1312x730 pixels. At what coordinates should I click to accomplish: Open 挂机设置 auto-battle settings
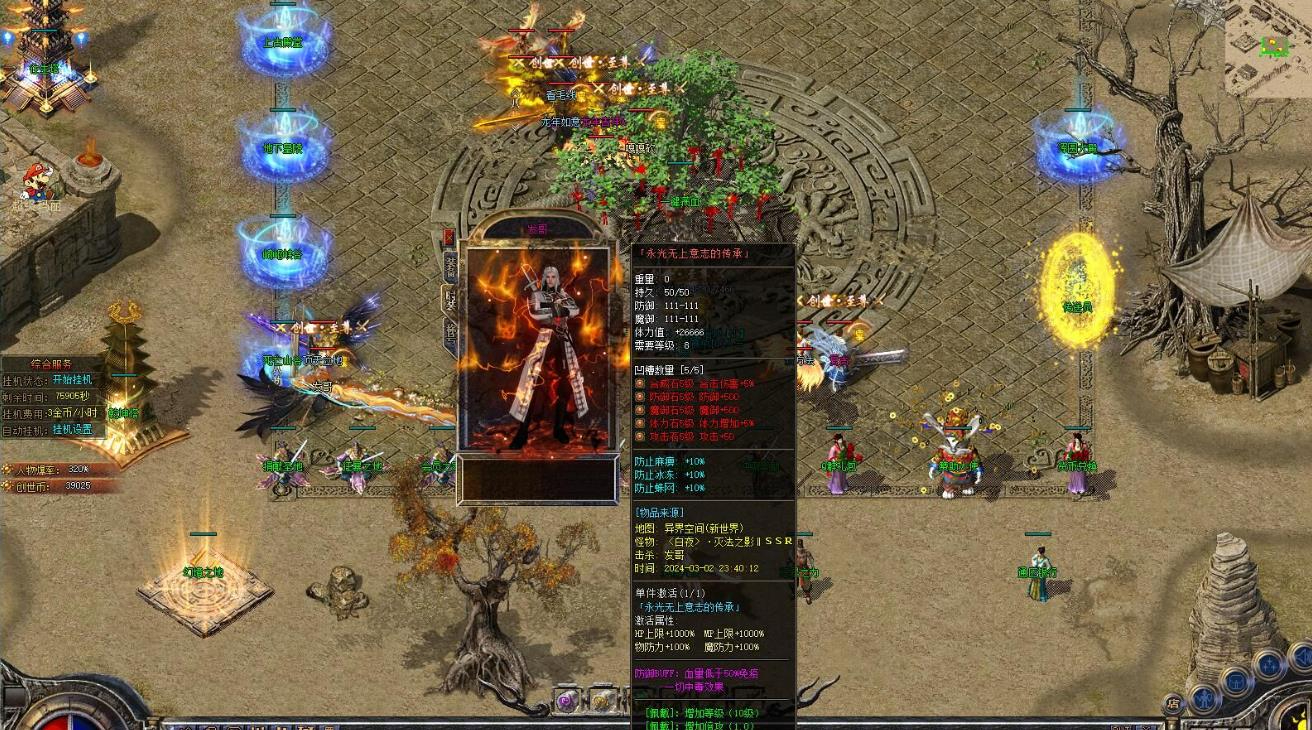(71, 429)
